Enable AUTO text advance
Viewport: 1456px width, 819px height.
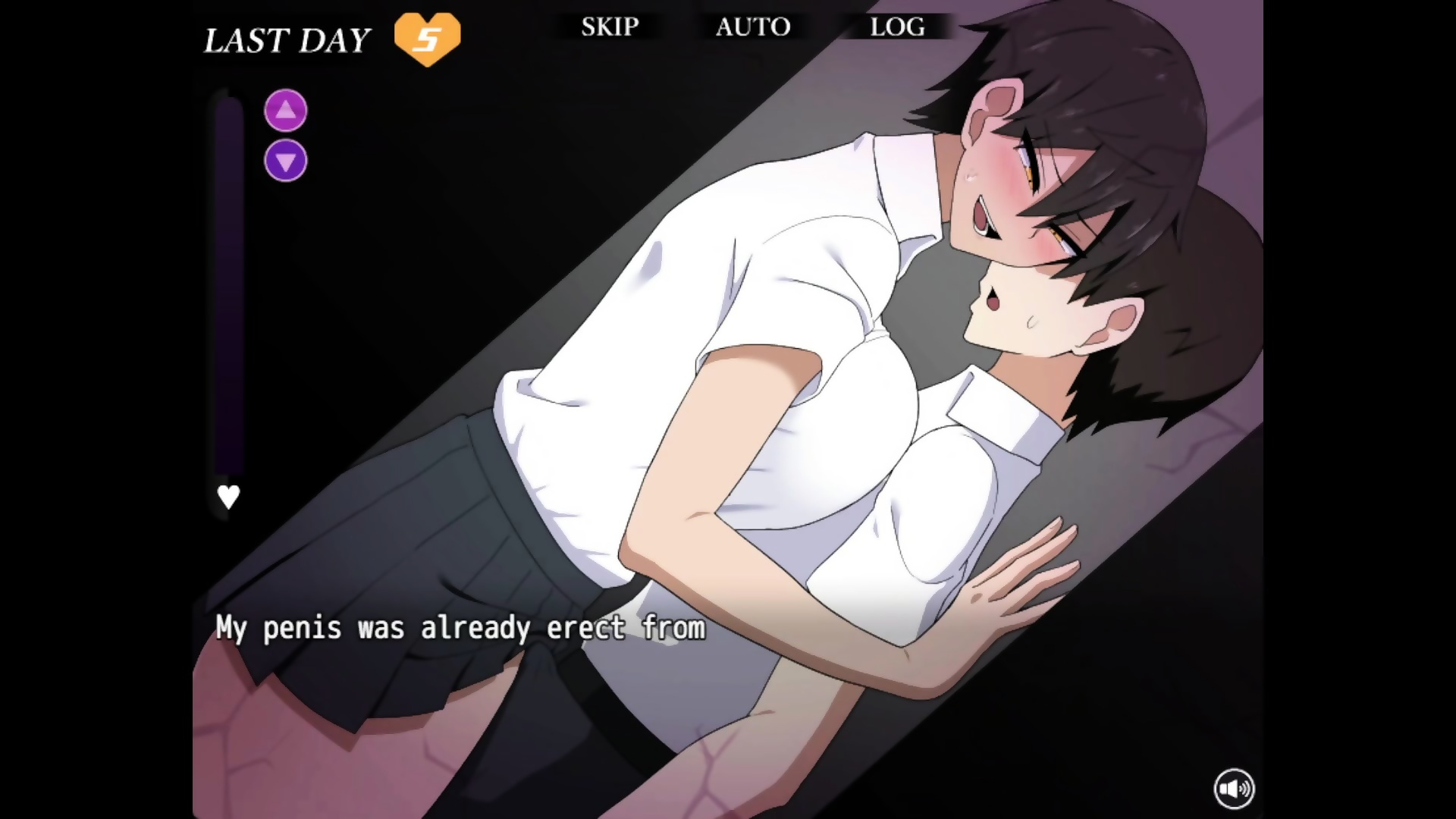click(753, 27)
